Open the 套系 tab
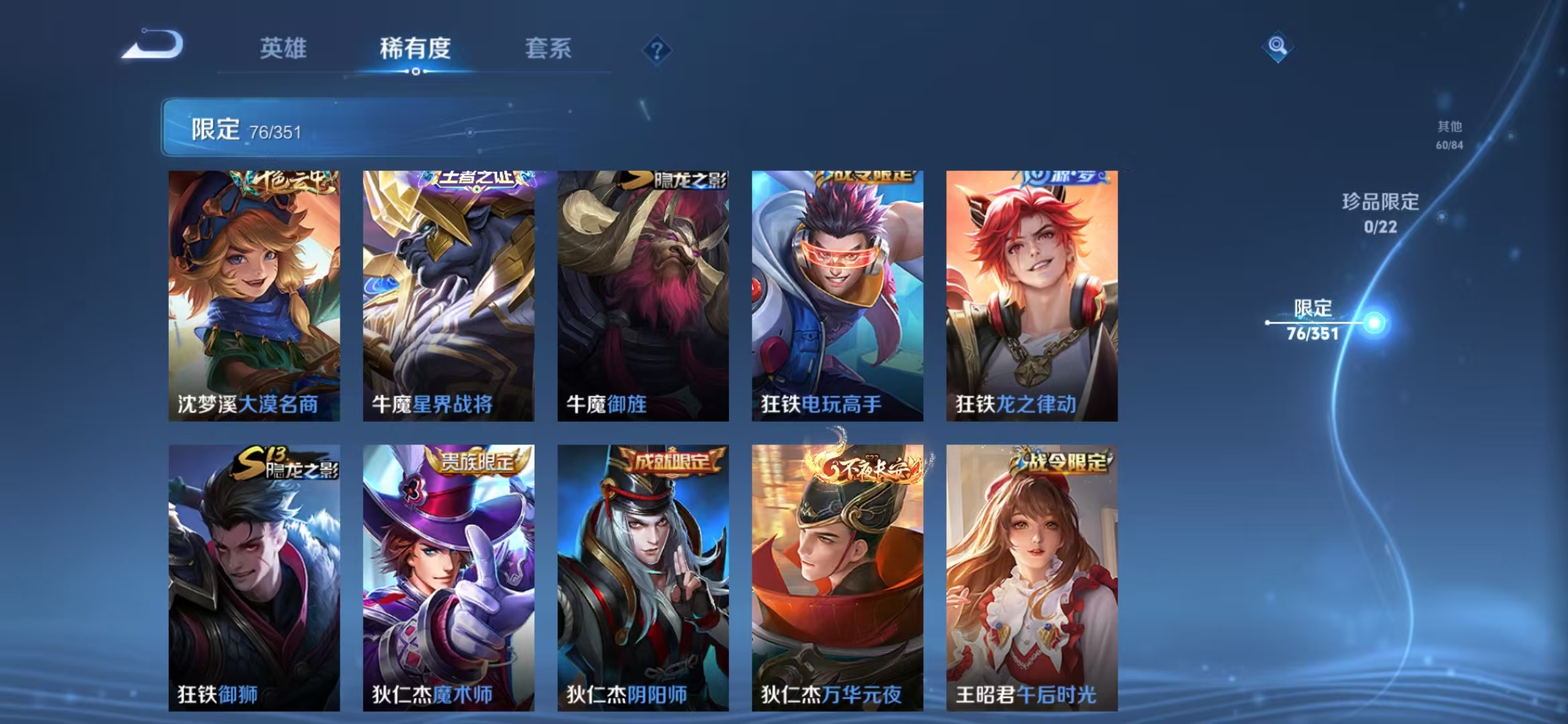 click(549, 48)
